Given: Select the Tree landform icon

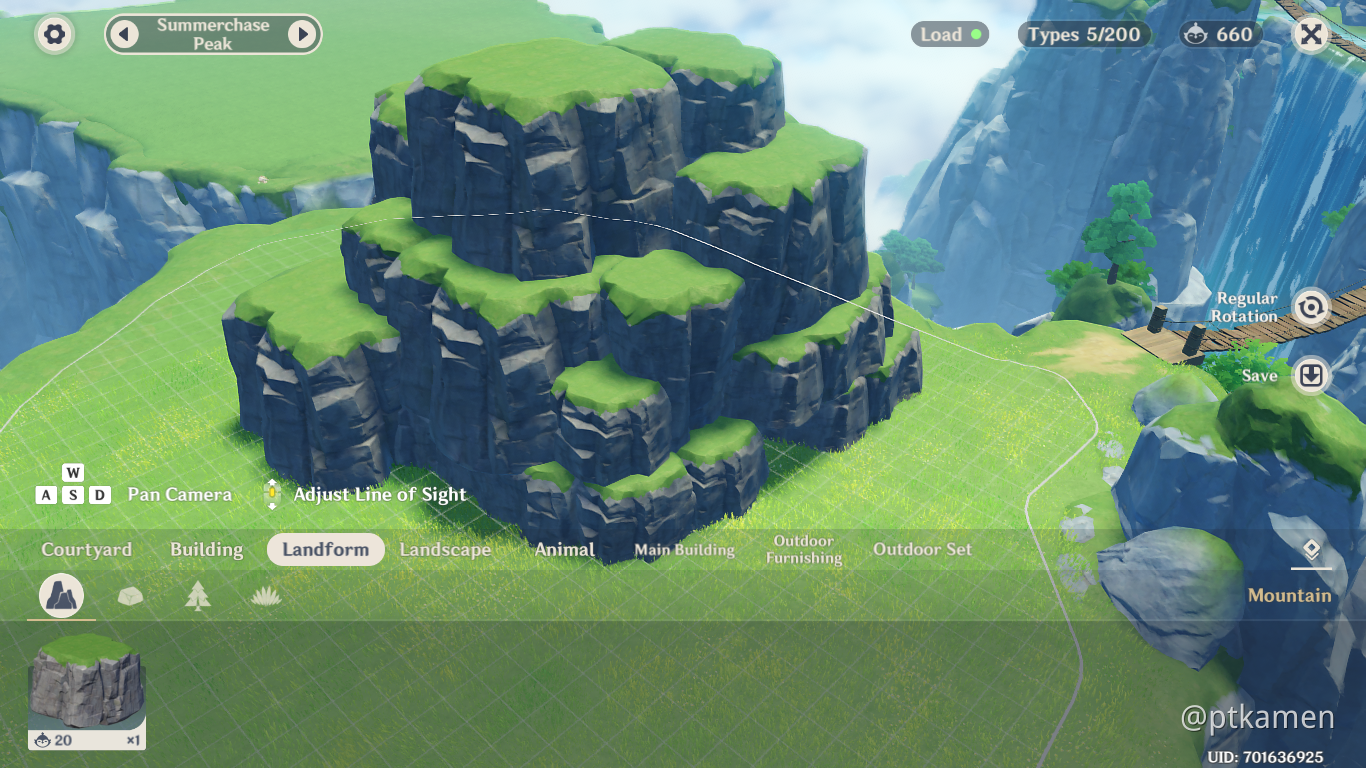Looking at the screenshot, I should point(199,595).
